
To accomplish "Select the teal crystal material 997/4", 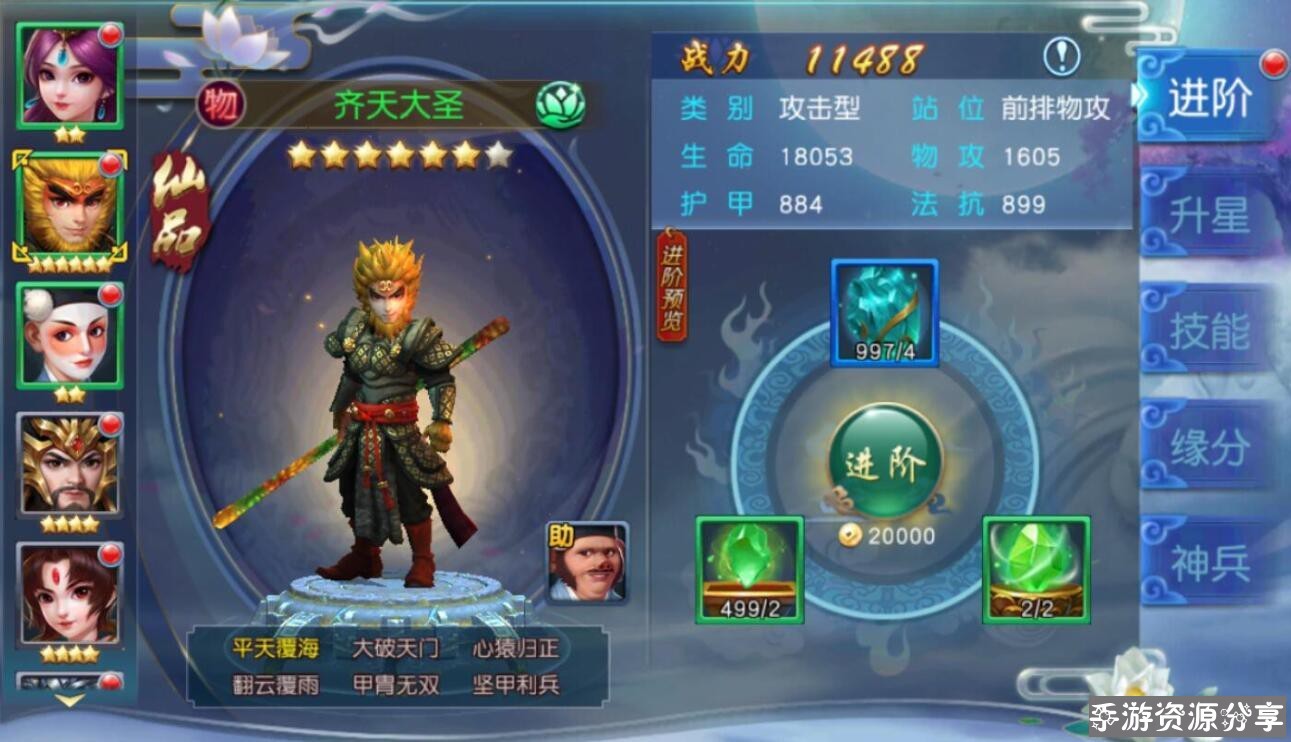I will (x=884, y=312).
